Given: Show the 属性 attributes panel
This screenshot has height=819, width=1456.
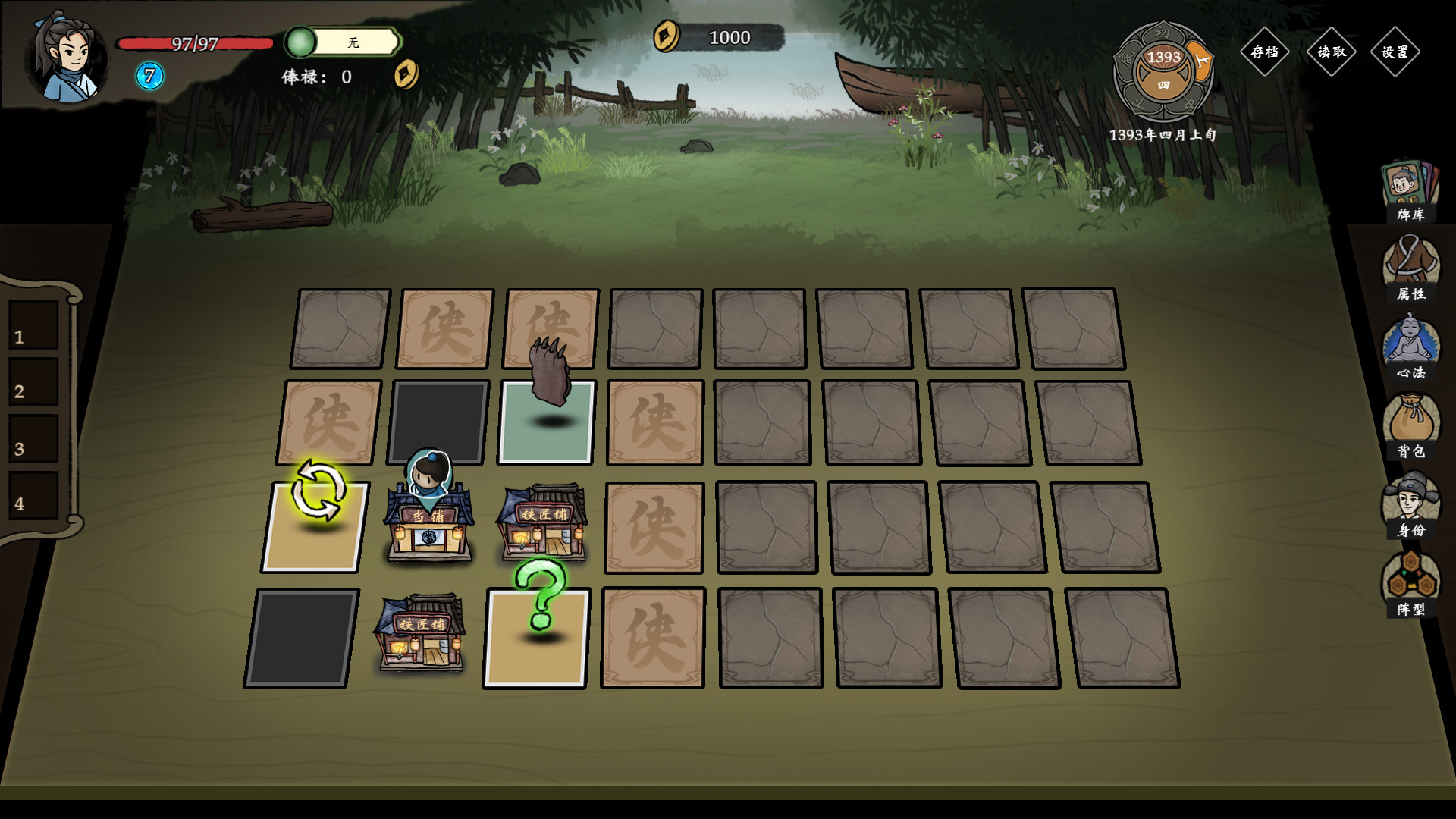Looking at the screenshot, I should click(1410, 268).
